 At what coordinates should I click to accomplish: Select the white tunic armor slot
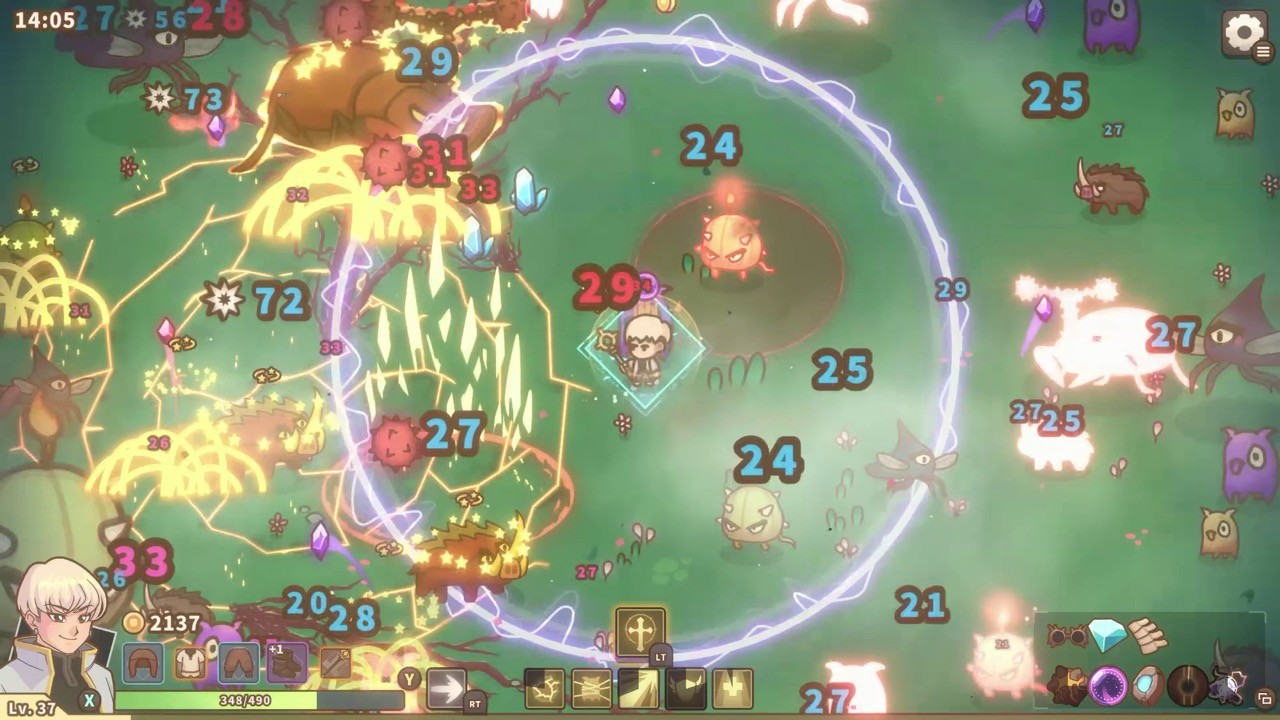pyautogui.click(x=190, y=663)
